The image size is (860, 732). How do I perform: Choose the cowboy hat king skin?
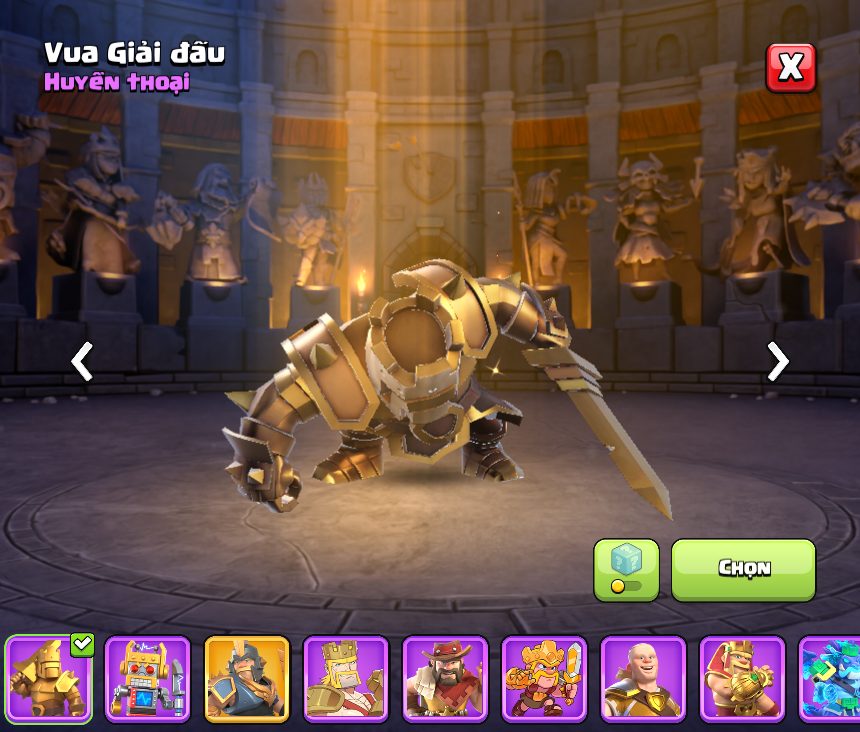tap(445, 678)
